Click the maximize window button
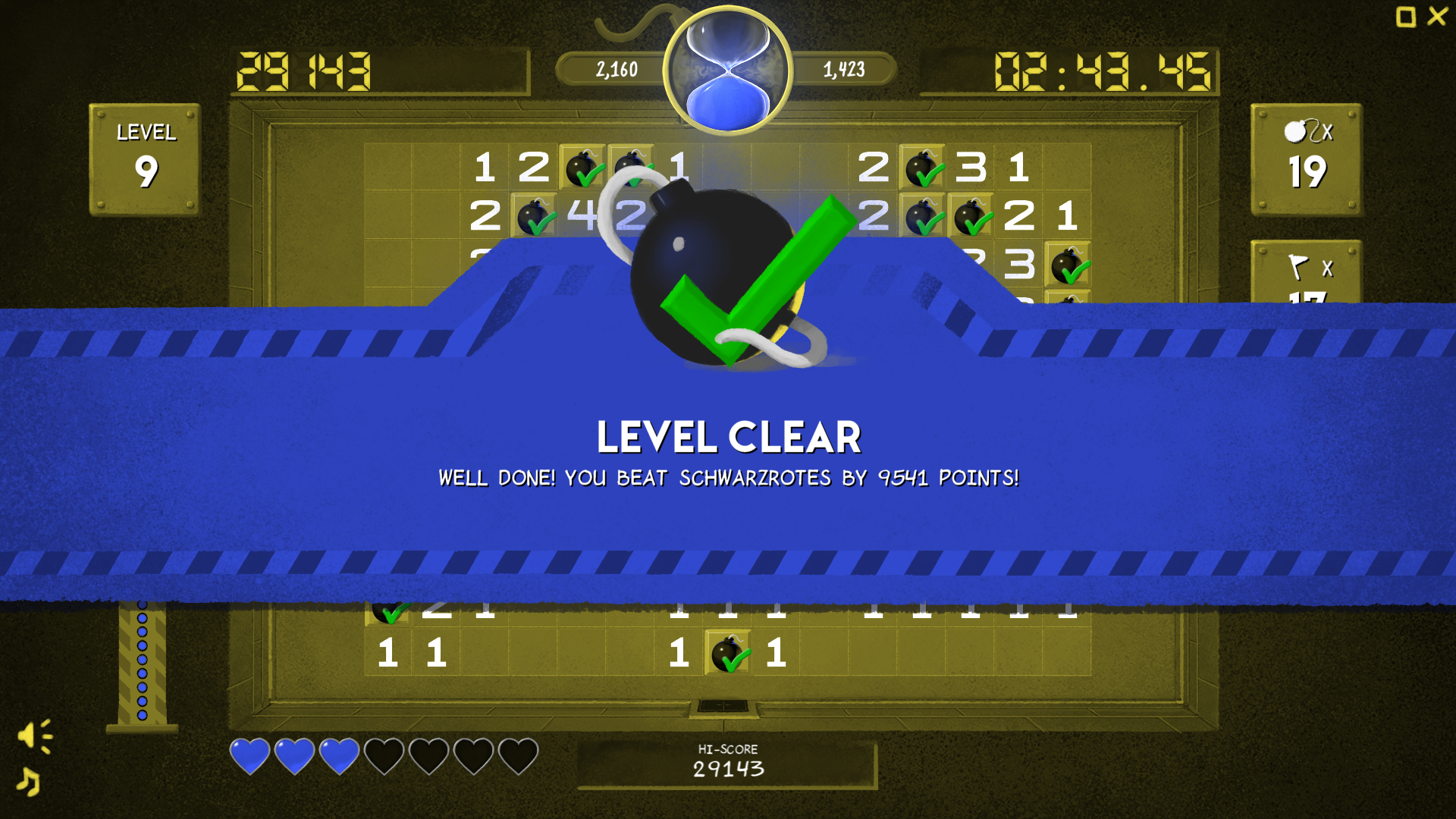The height and width of the screenshot is (819, 1456). pos(1407,18)
